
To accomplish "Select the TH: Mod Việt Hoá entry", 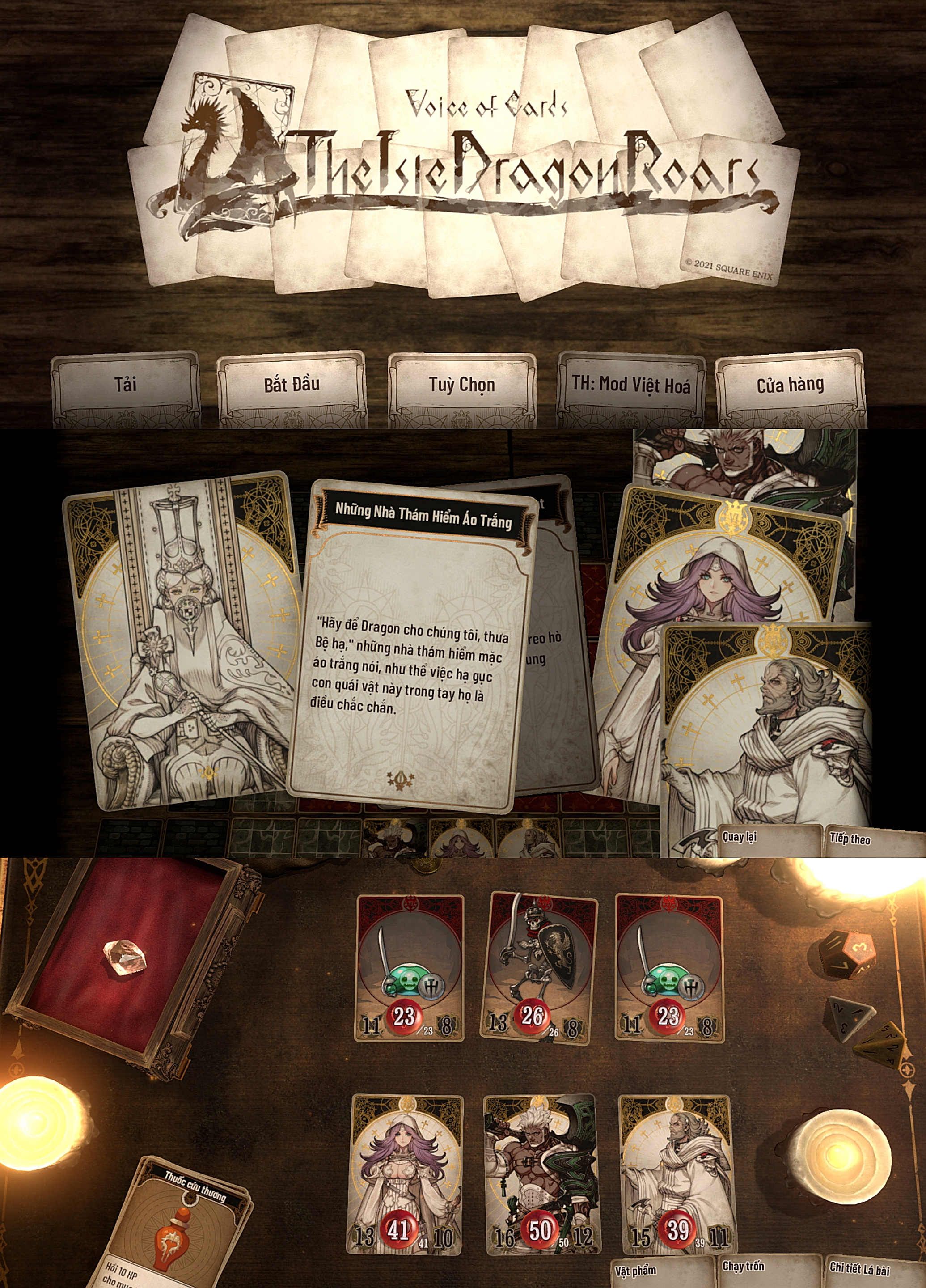I will [x=631, y=385].
